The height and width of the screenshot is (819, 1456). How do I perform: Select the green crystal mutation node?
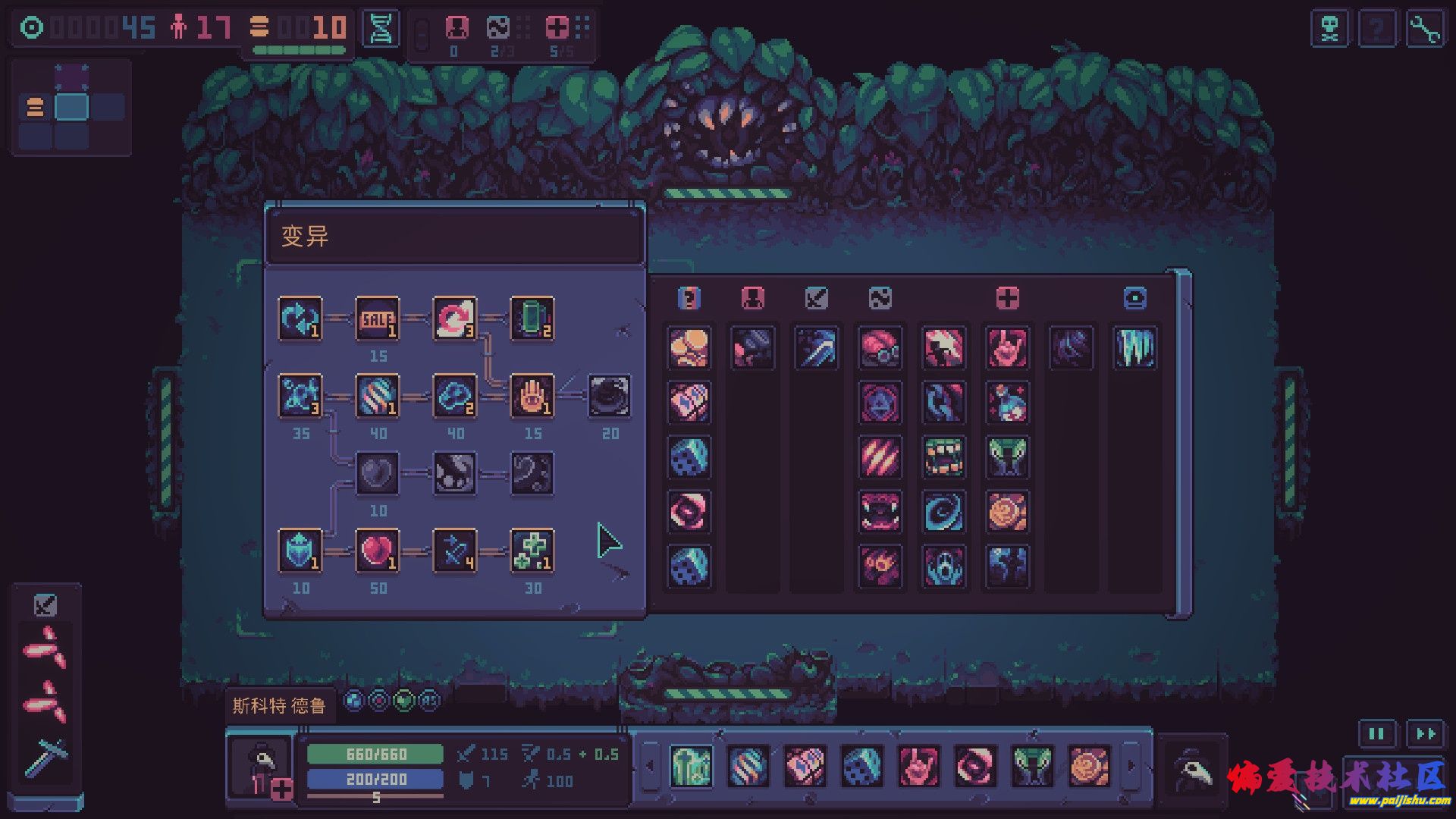click(532, 318)
